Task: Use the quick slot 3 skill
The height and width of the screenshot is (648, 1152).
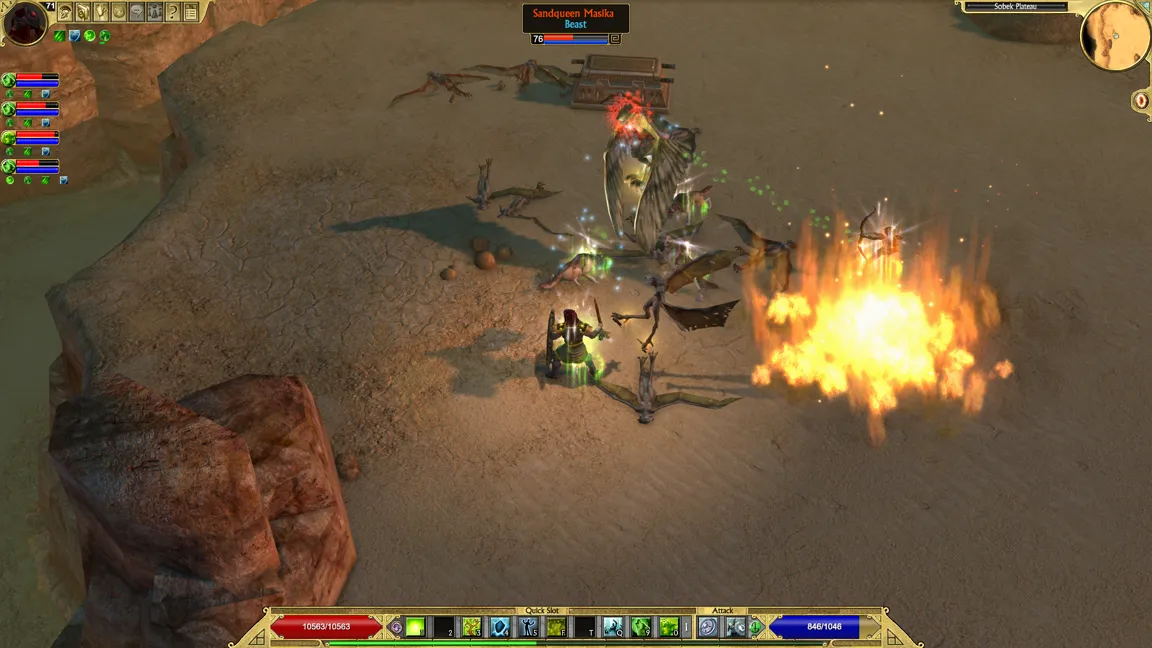Action: click(x=471, y=627)
